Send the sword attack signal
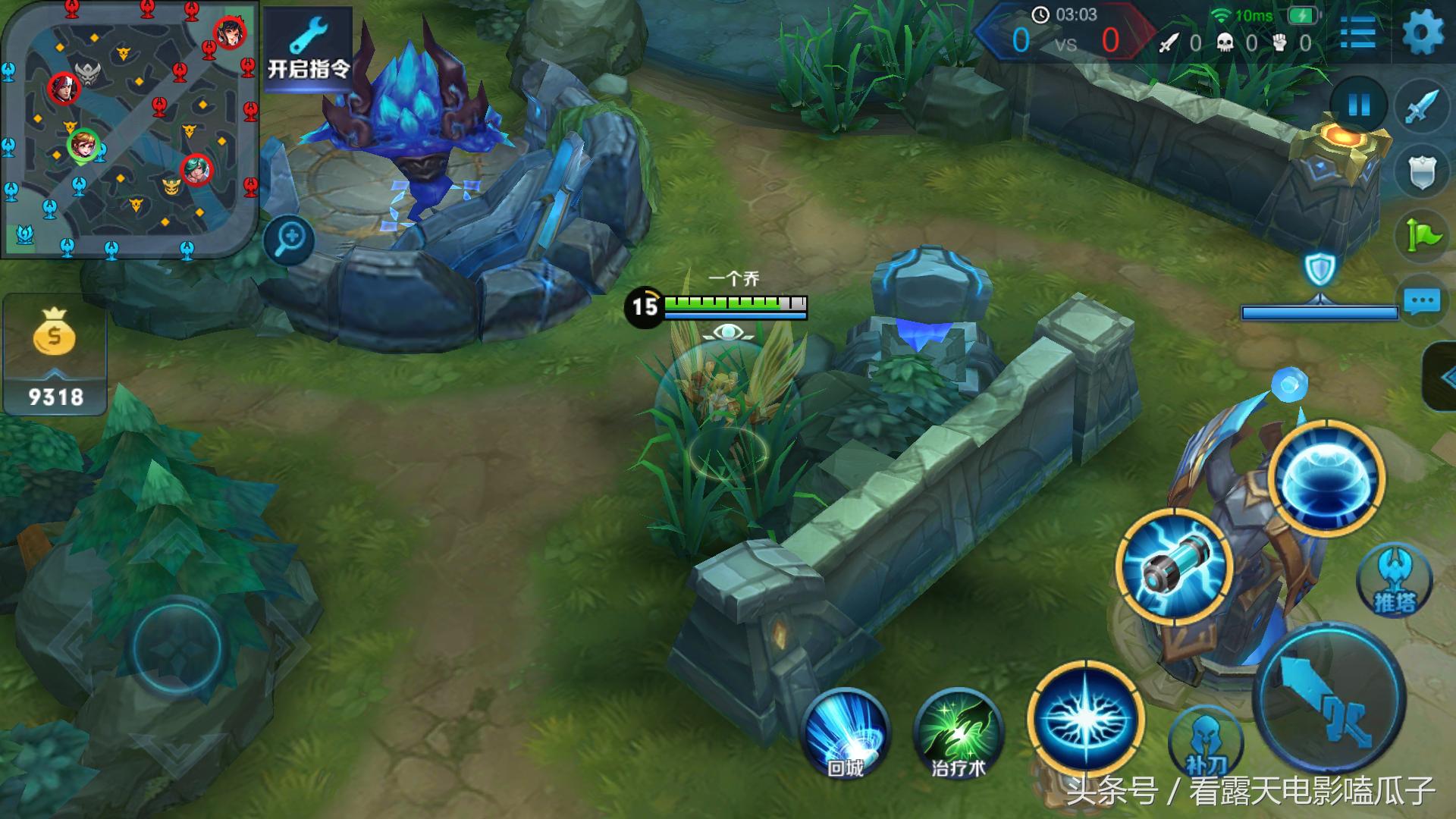The width and height of the screenshot is (1456, 819). 1422,108
